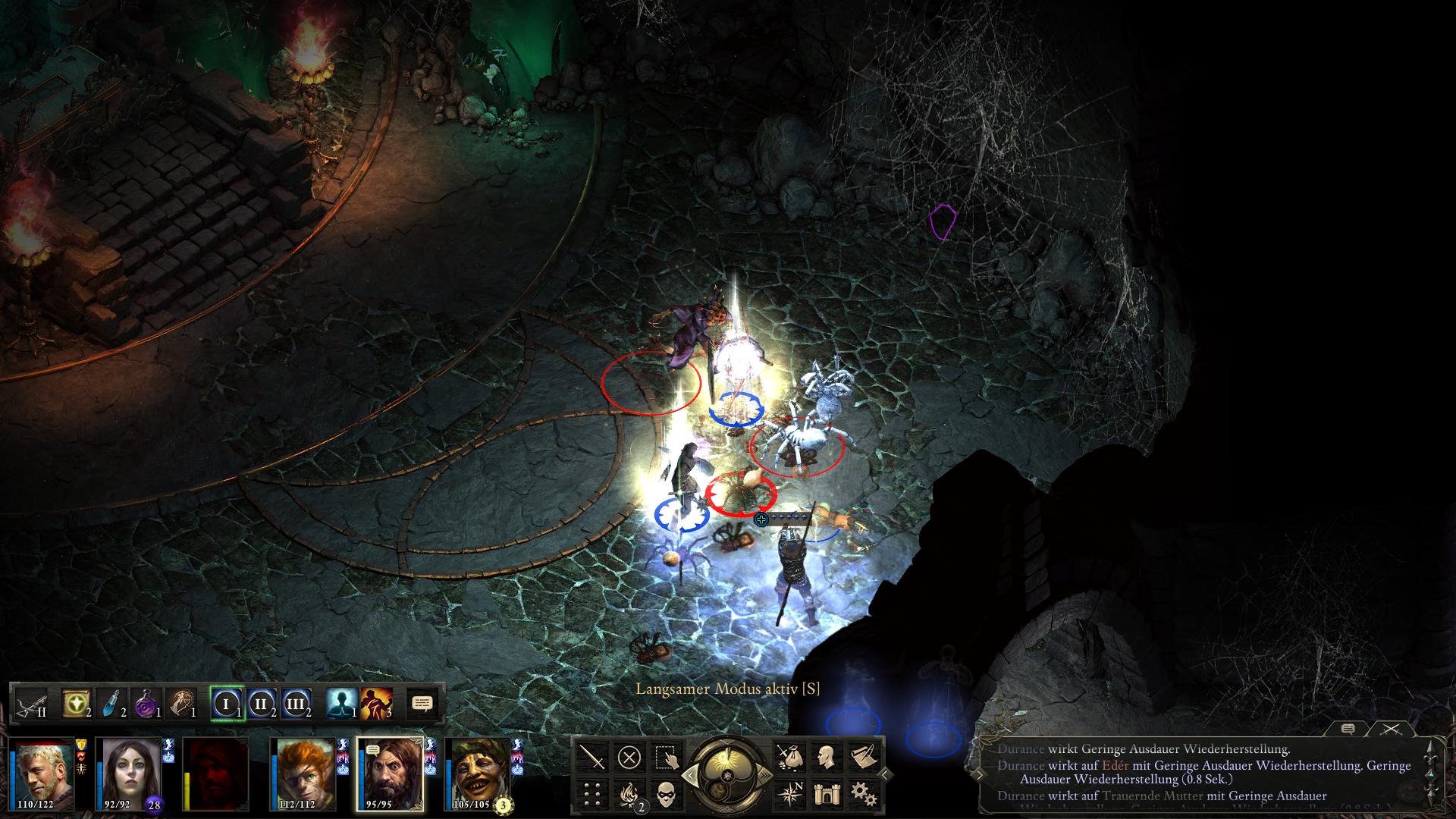Switch to the combat log crossed-swords tab

(1389, 729)
